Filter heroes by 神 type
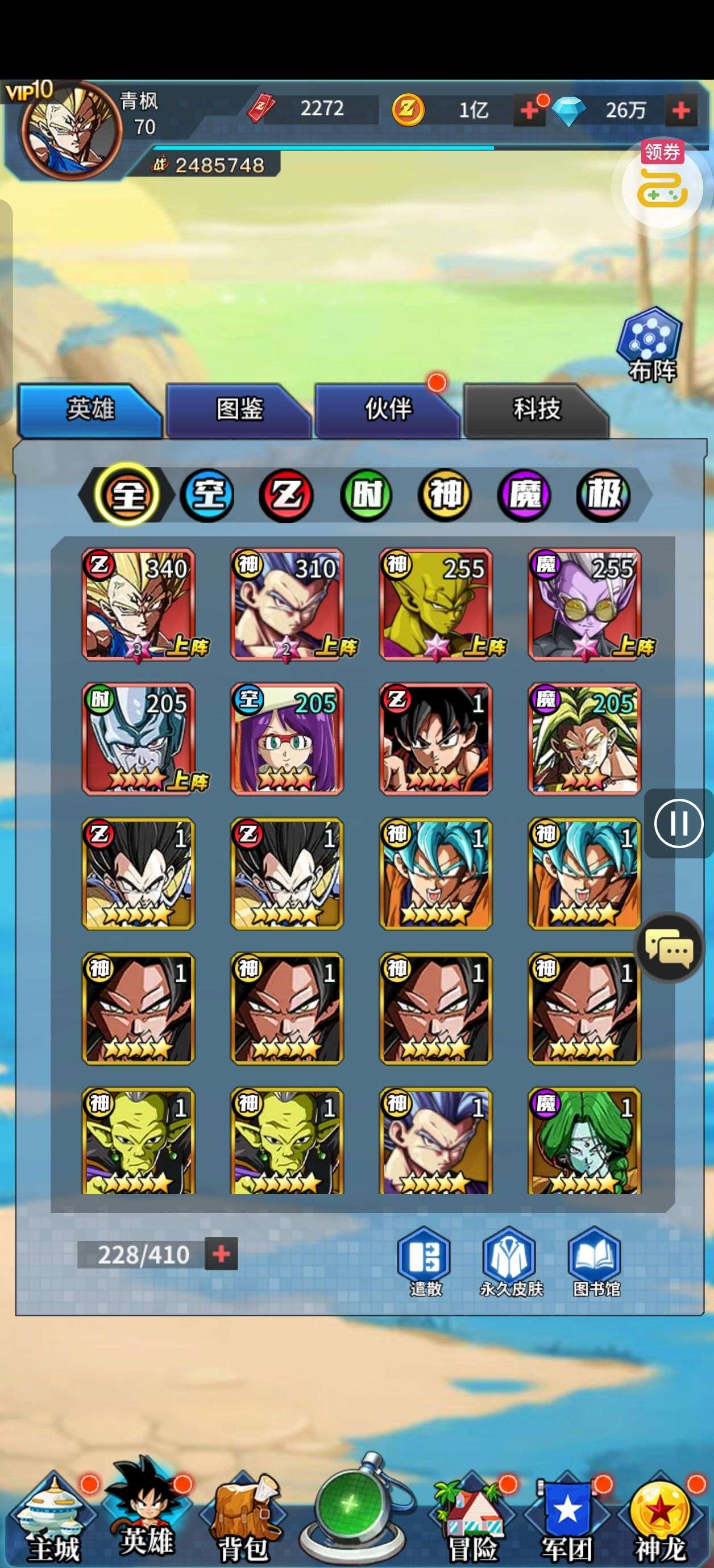This screenshot has width=714, height=1568. [x=445, y=494]
